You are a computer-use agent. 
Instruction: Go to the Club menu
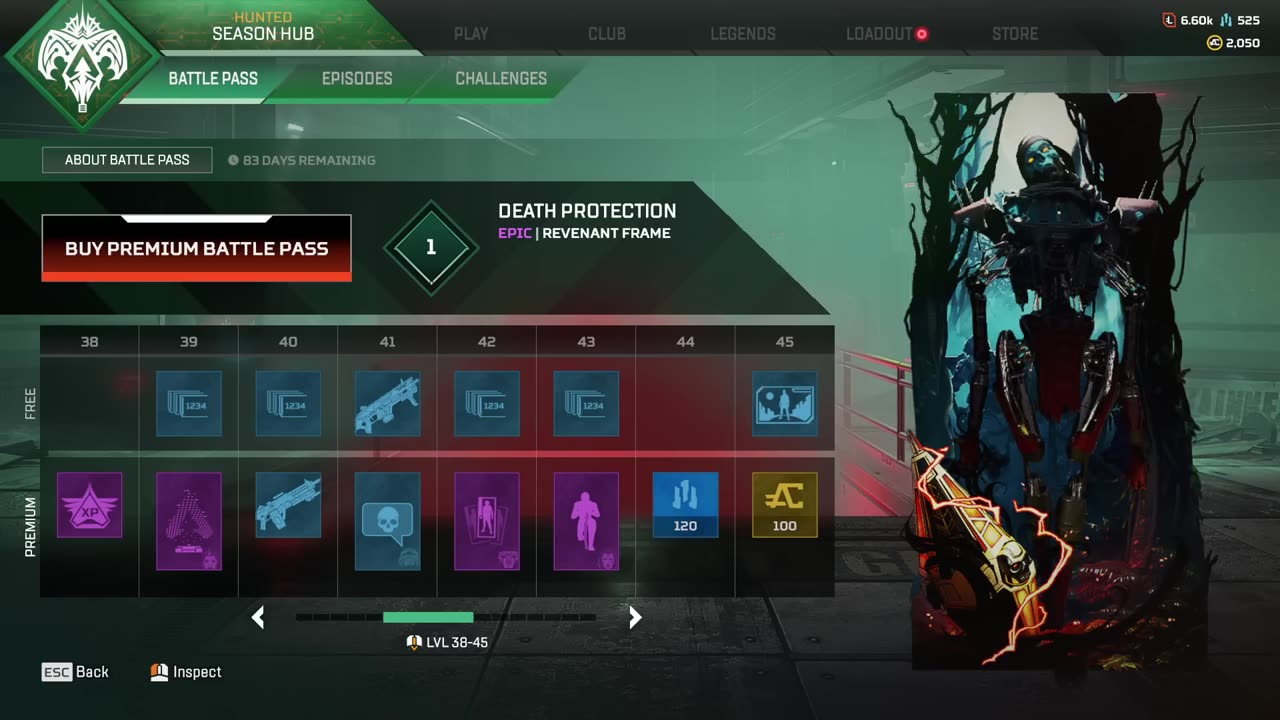tap(607, 34)
